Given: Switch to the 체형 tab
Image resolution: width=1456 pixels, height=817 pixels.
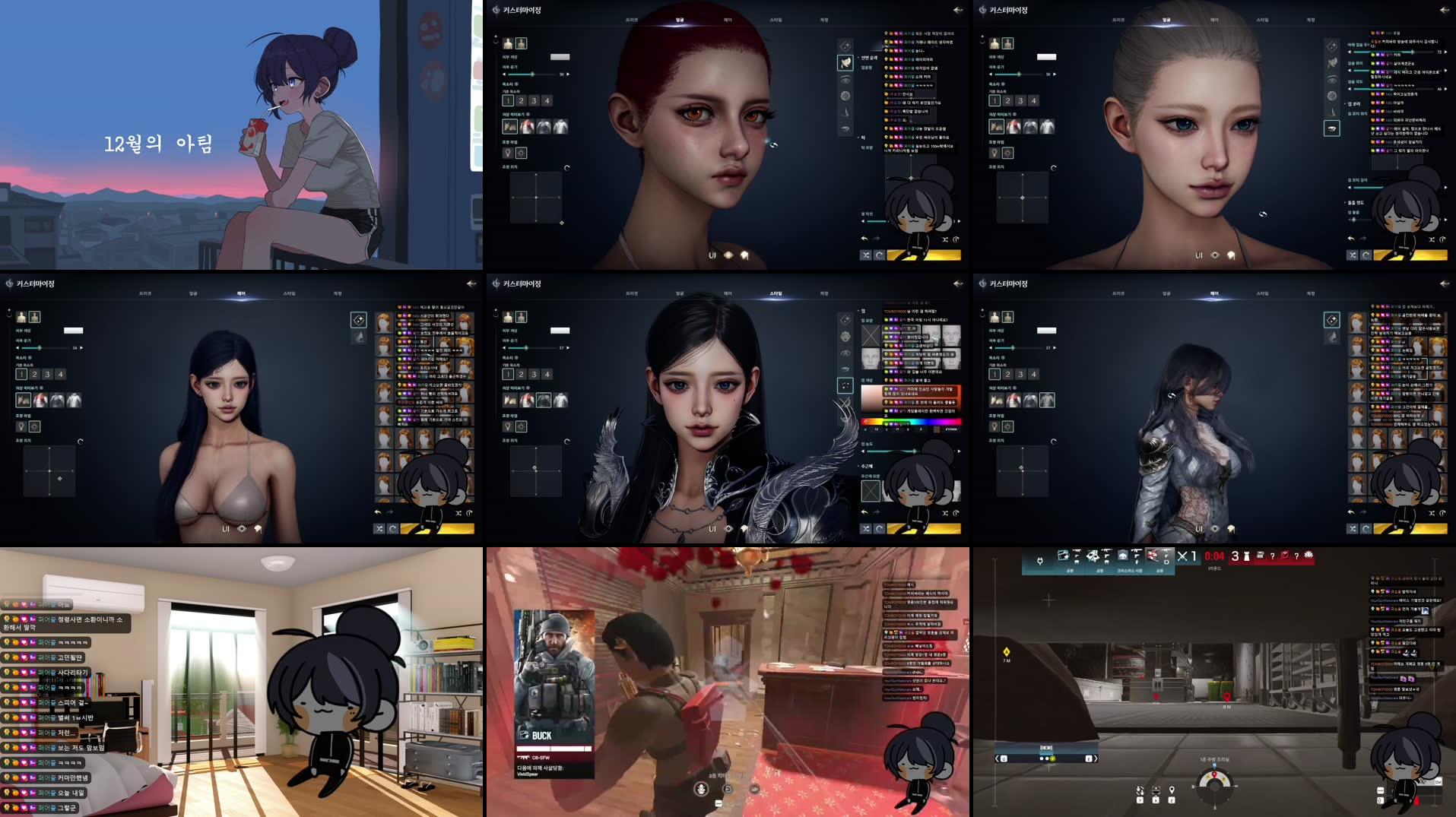Looking at the screenshot, I should tap(825, 21).
